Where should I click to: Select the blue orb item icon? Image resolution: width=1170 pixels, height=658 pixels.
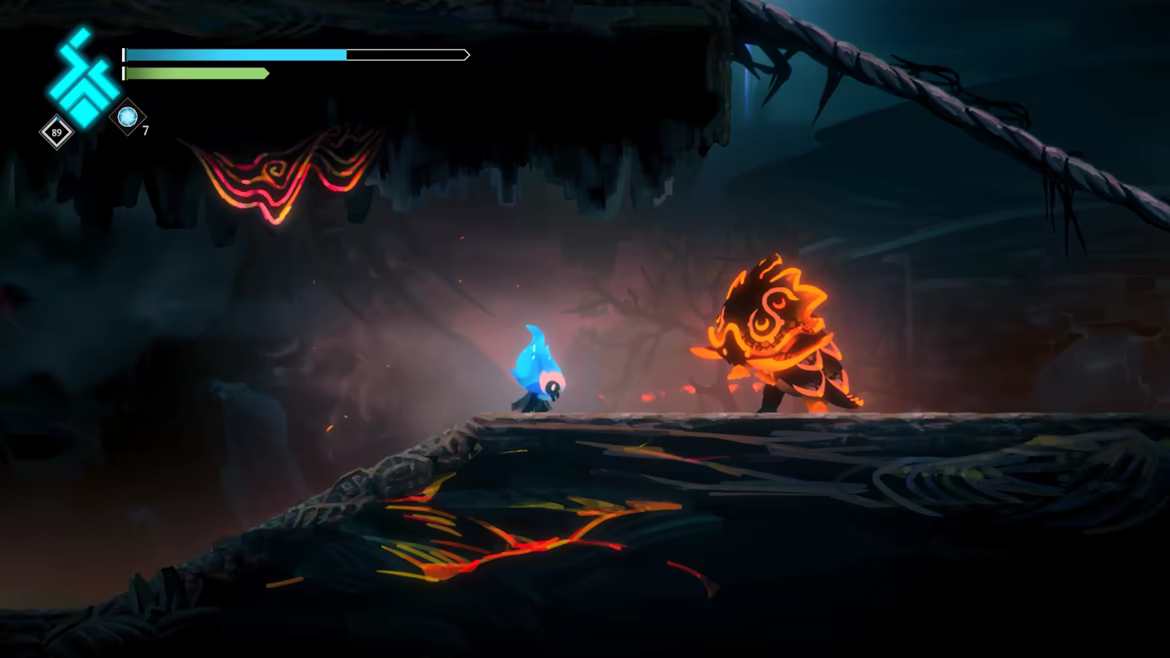pos(127,117)
